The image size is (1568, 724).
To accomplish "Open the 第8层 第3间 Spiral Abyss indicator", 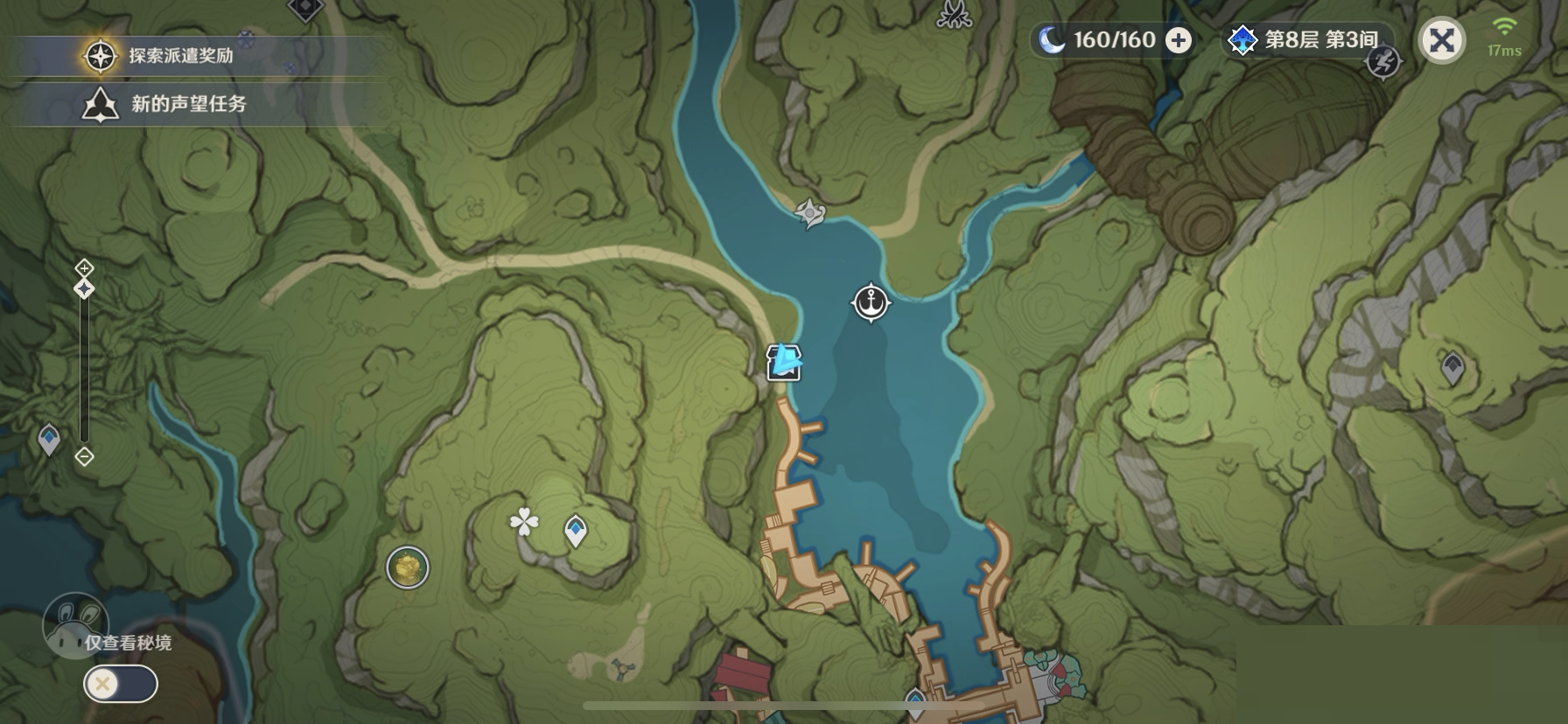I will 1307,40.
